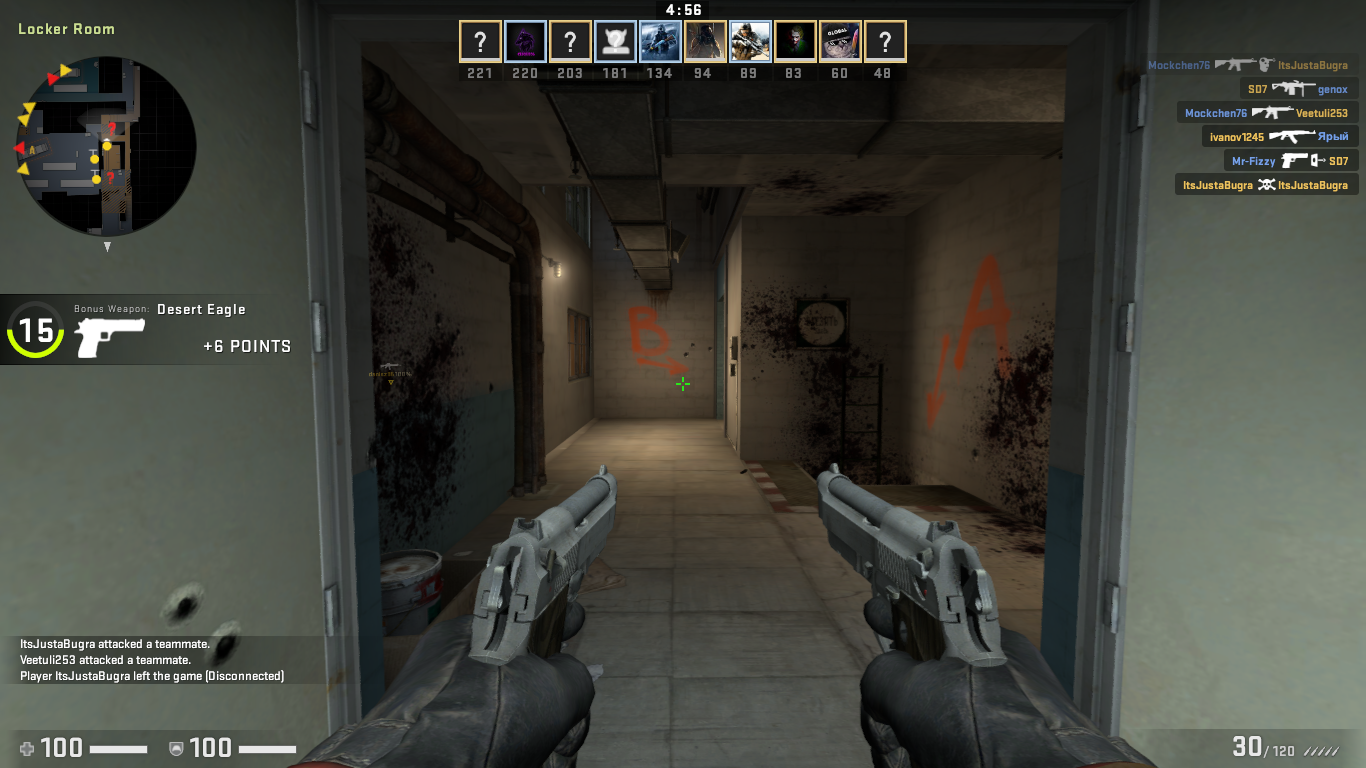
Task: Open the S07 killed genox feed entry
Action: [1297, 89]
